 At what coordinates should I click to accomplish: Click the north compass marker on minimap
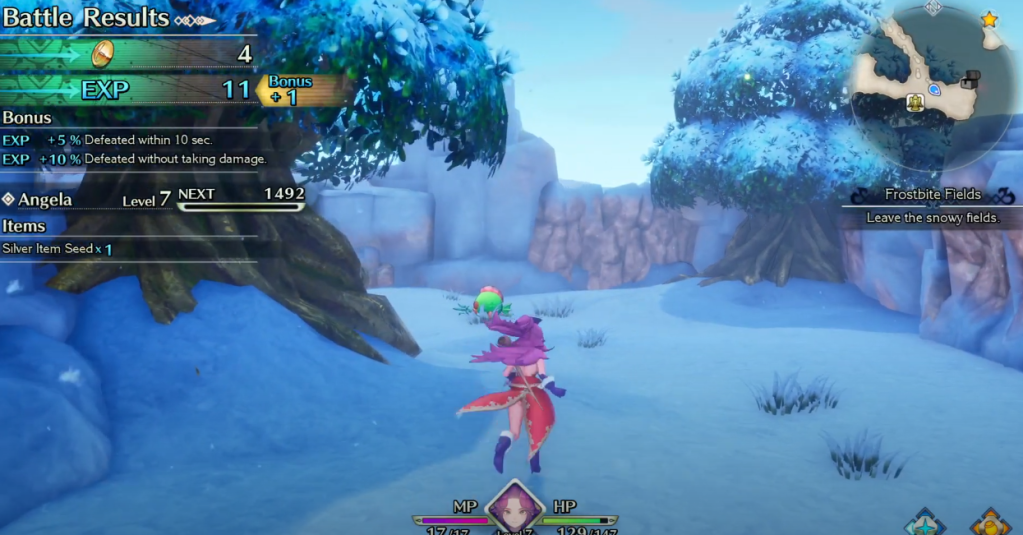[x=933, y=7]
